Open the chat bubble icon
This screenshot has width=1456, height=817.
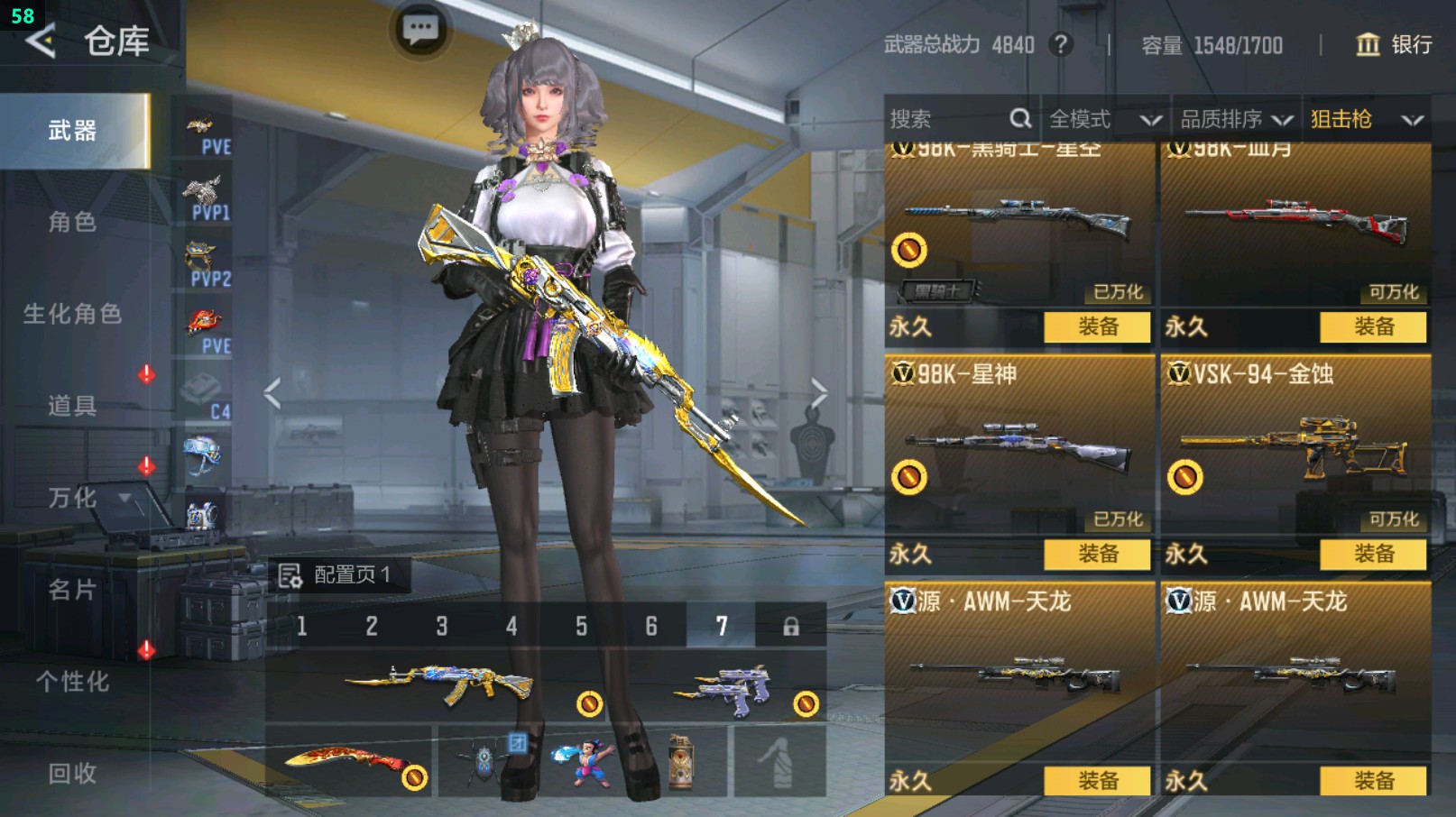(420, 30)
